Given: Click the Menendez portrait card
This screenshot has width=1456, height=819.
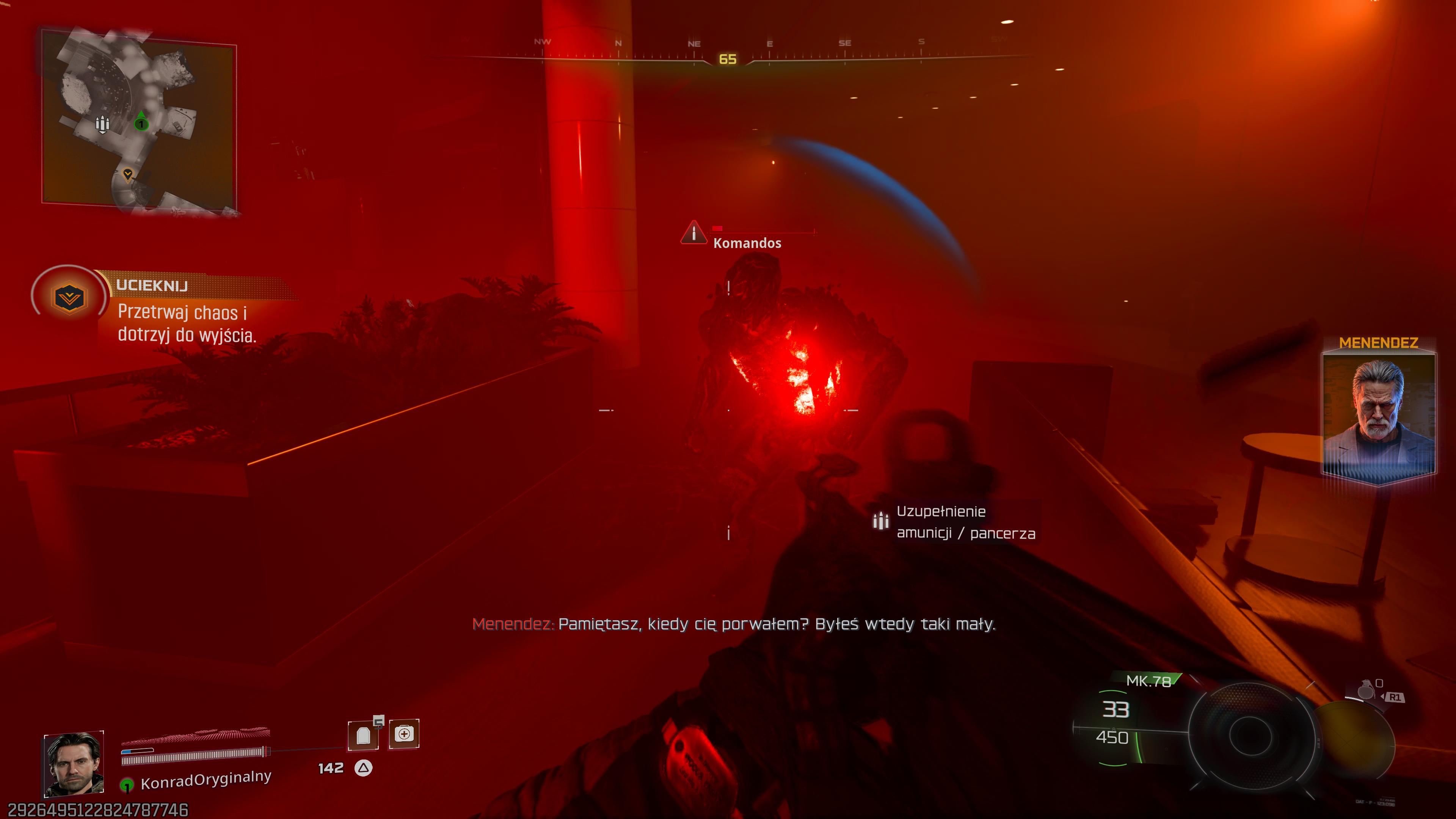Looking at the screenshot, I should pos(1378,416).
